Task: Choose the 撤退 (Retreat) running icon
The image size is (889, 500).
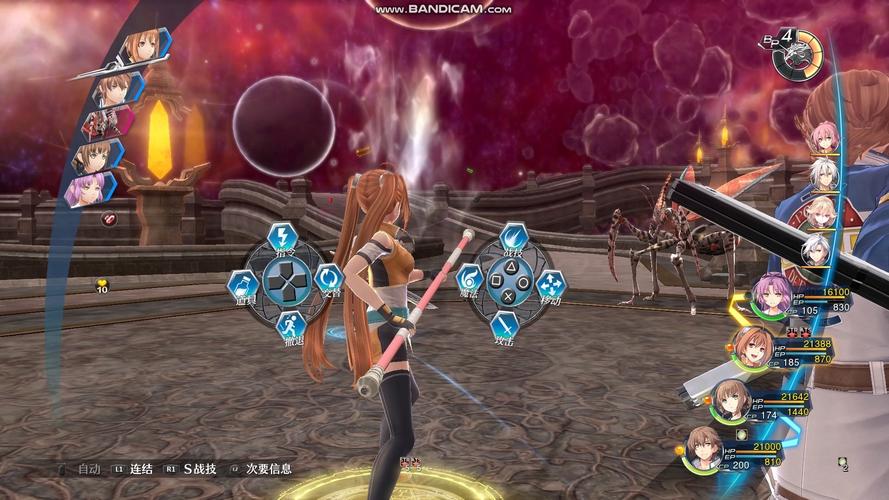Action: [290, 326]
